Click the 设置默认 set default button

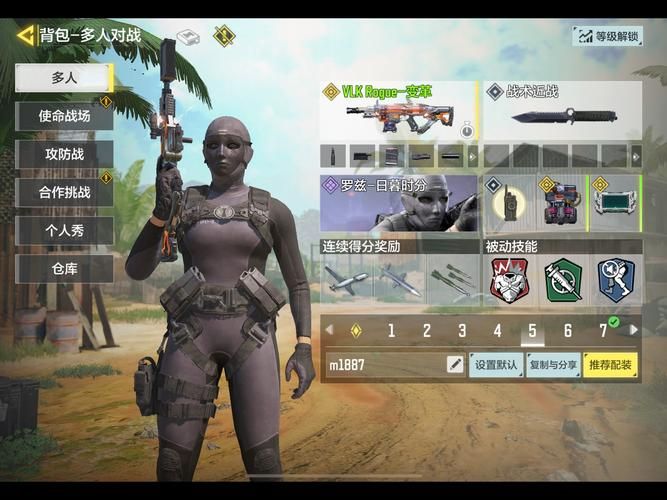coord(496,365)
